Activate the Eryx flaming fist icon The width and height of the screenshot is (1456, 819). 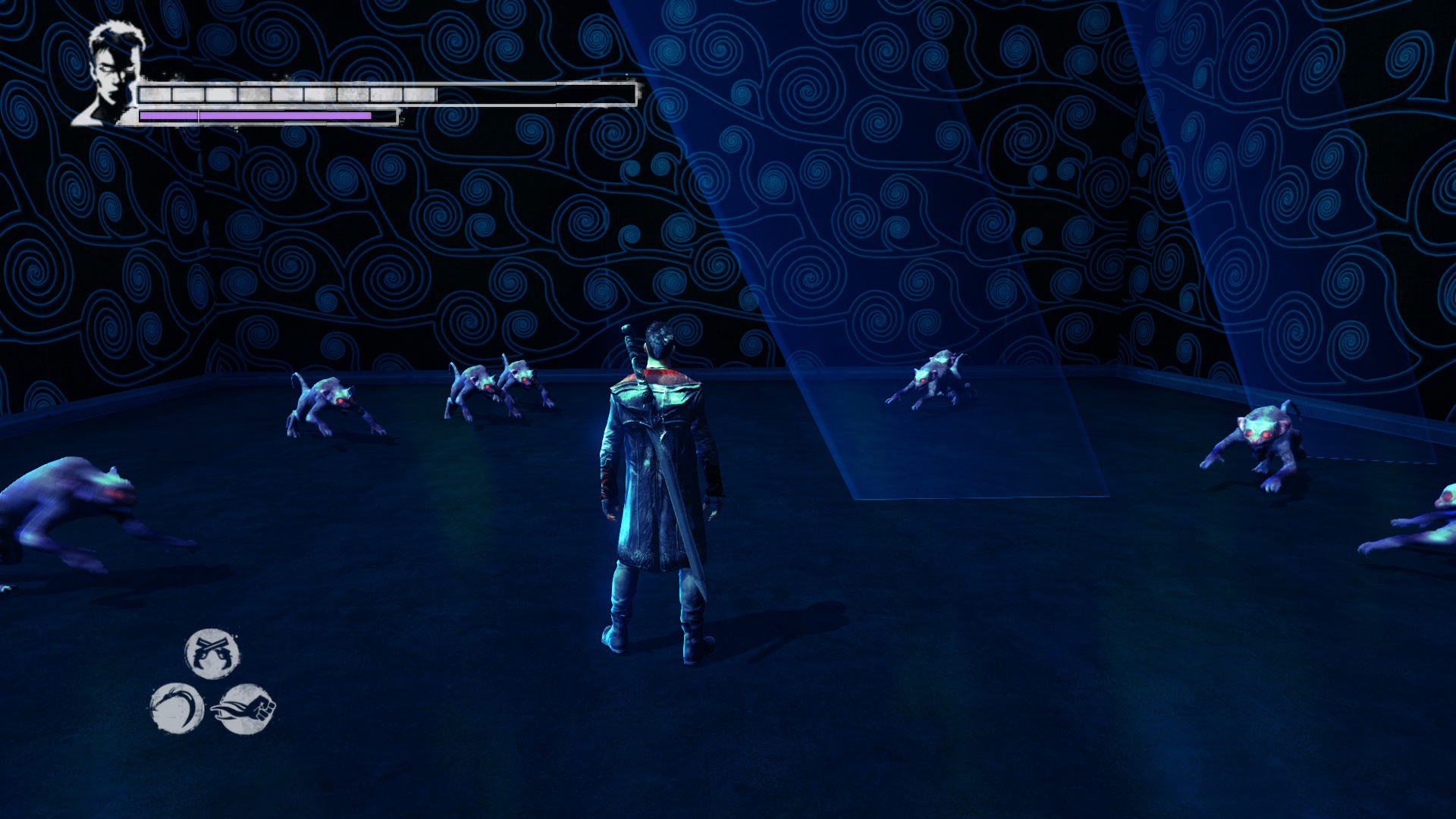coord(244,709)
